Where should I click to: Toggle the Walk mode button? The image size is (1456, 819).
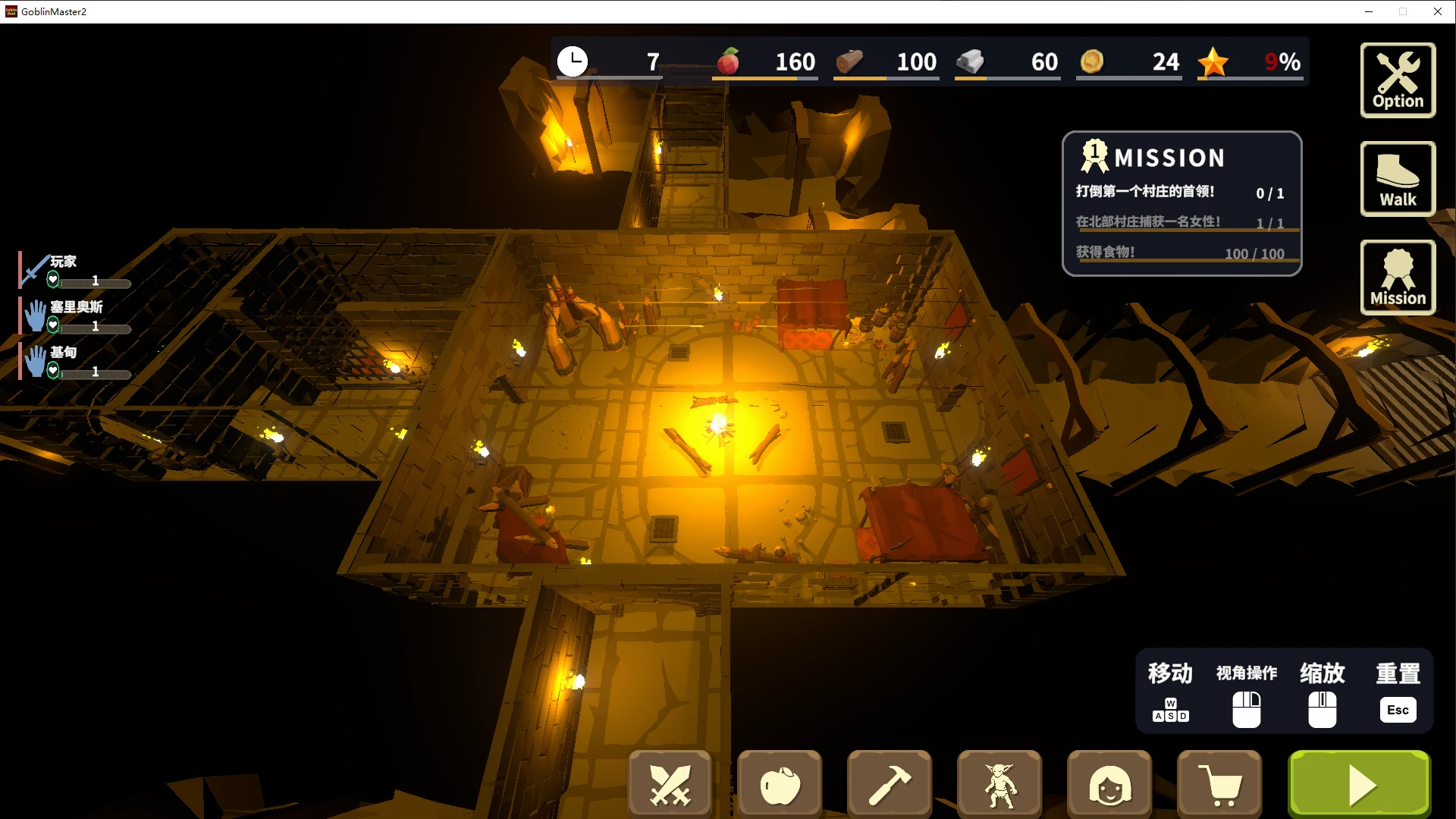(1398, 179)
